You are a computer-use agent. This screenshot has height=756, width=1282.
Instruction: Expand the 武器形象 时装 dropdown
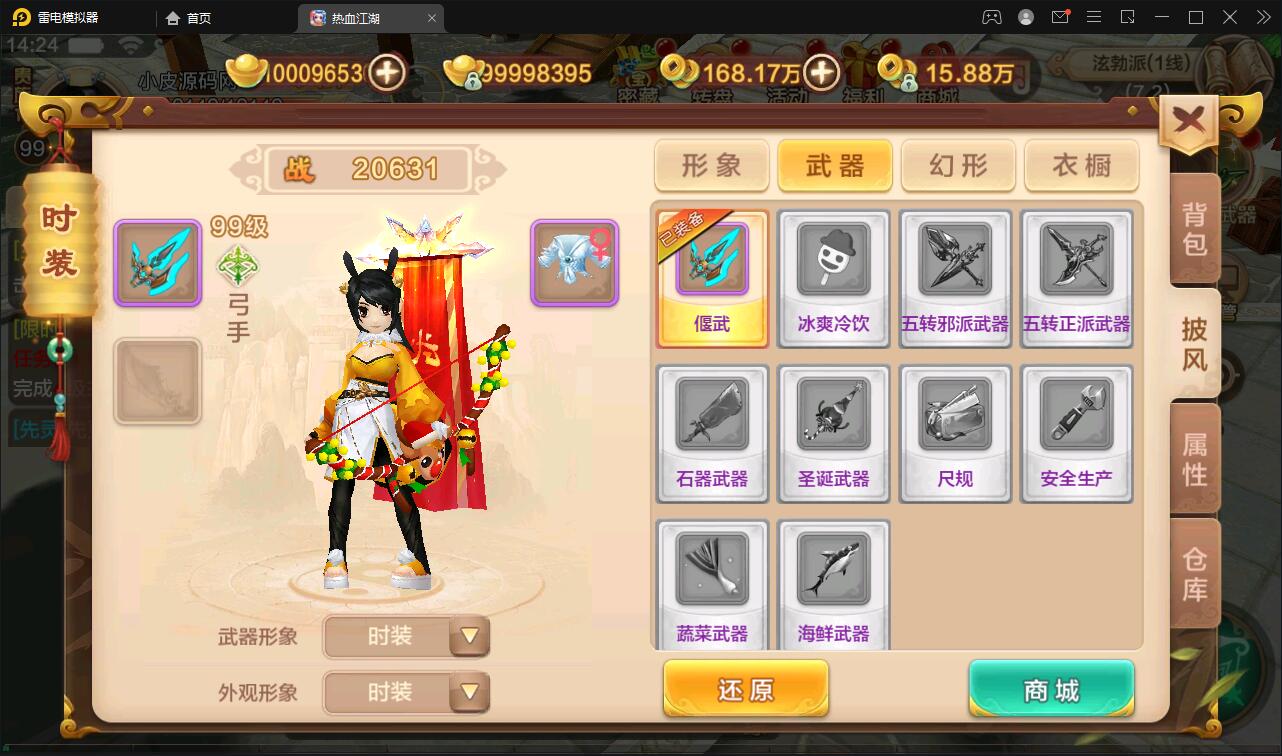pos(405,637)
